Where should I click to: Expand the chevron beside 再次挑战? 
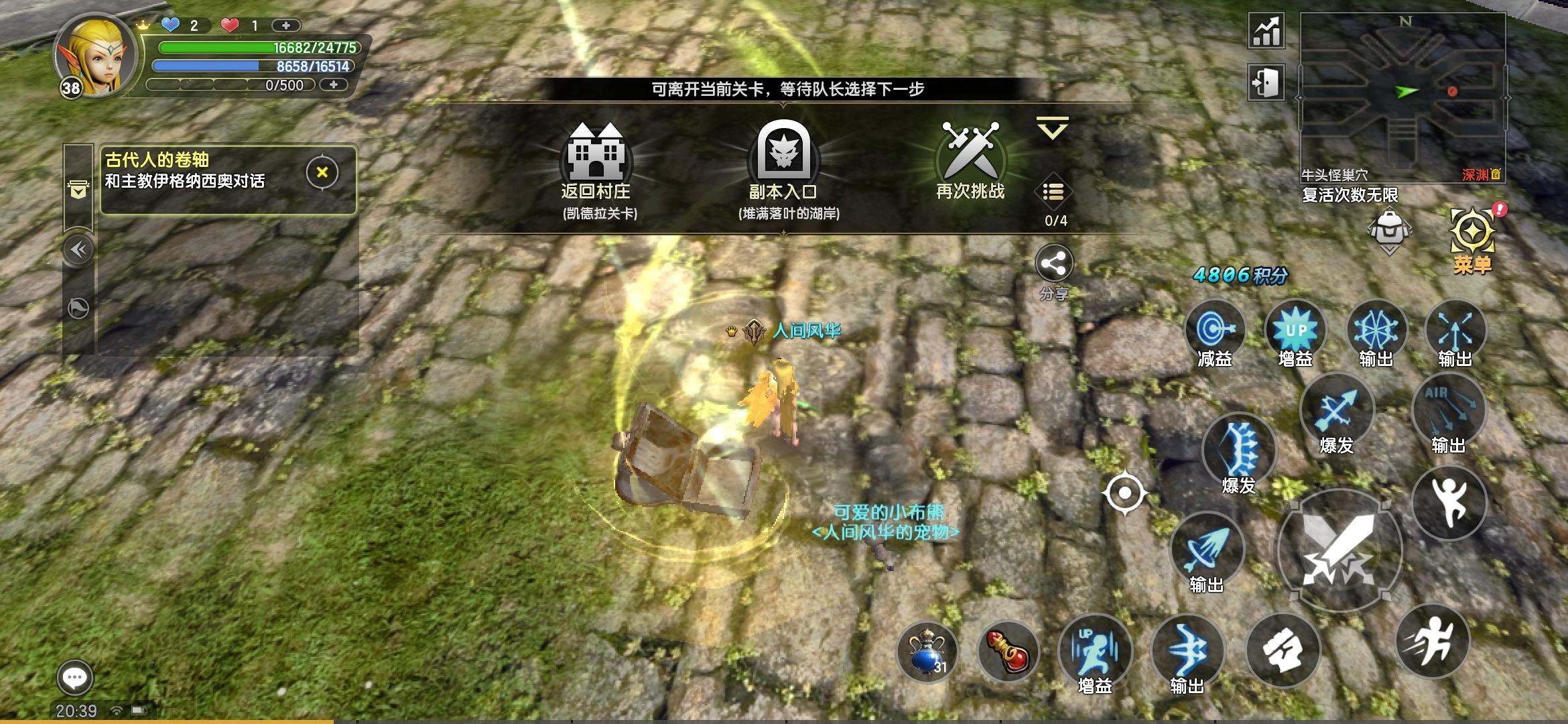click(x=1053, y=126)
